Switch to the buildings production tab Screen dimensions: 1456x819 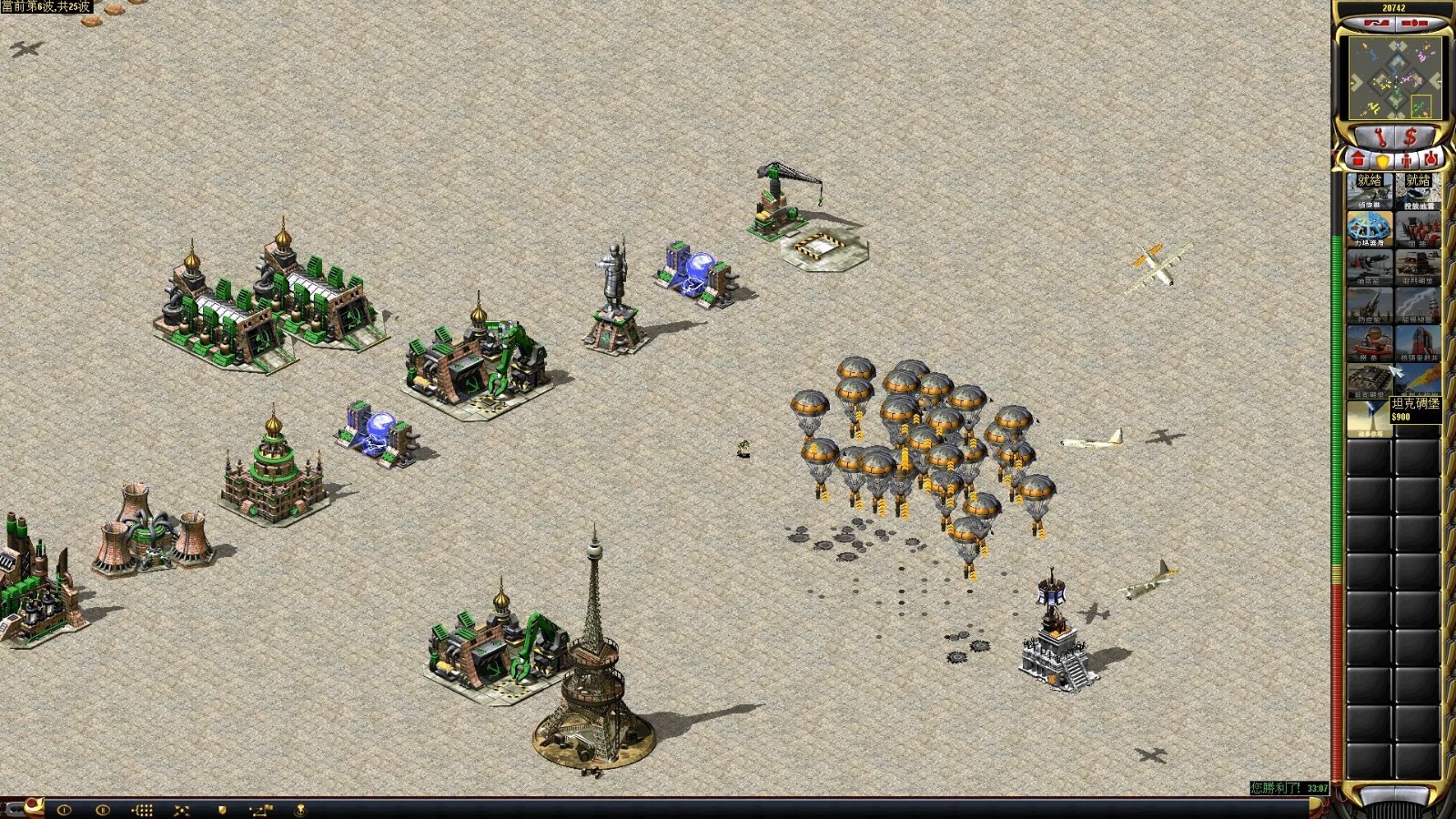tap(1359, 159)
